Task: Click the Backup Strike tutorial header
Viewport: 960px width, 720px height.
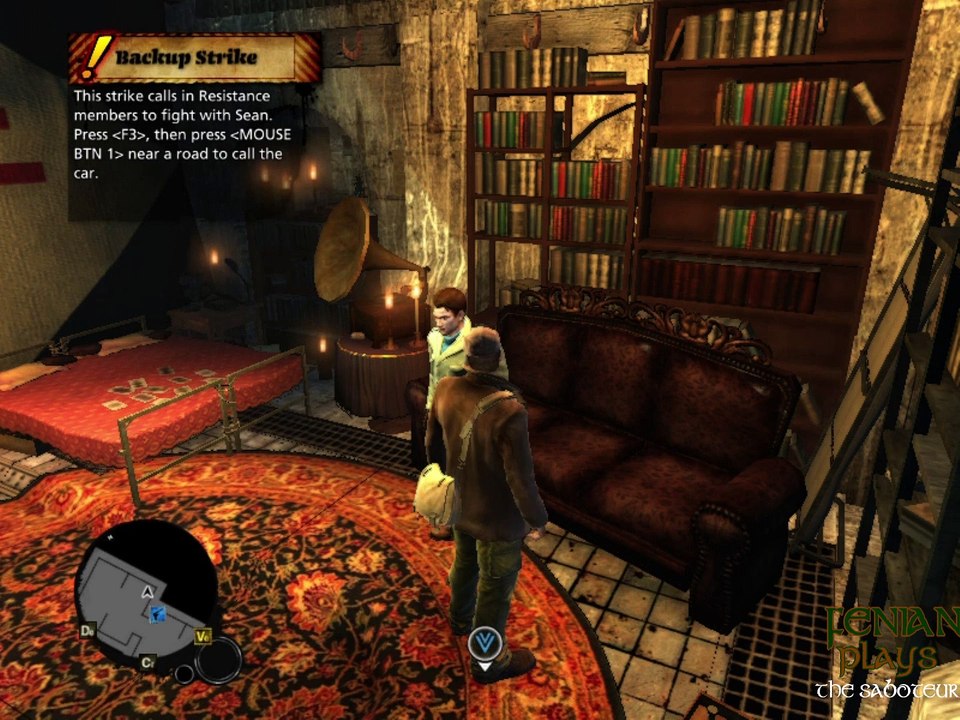Action: [195, 57]
